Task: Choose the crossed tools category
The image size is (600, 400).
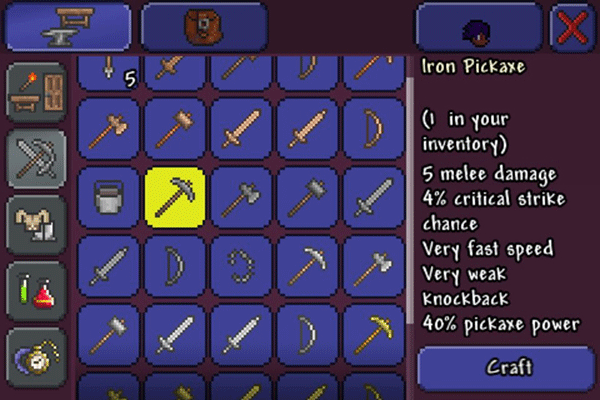Action: coord(37,157)
